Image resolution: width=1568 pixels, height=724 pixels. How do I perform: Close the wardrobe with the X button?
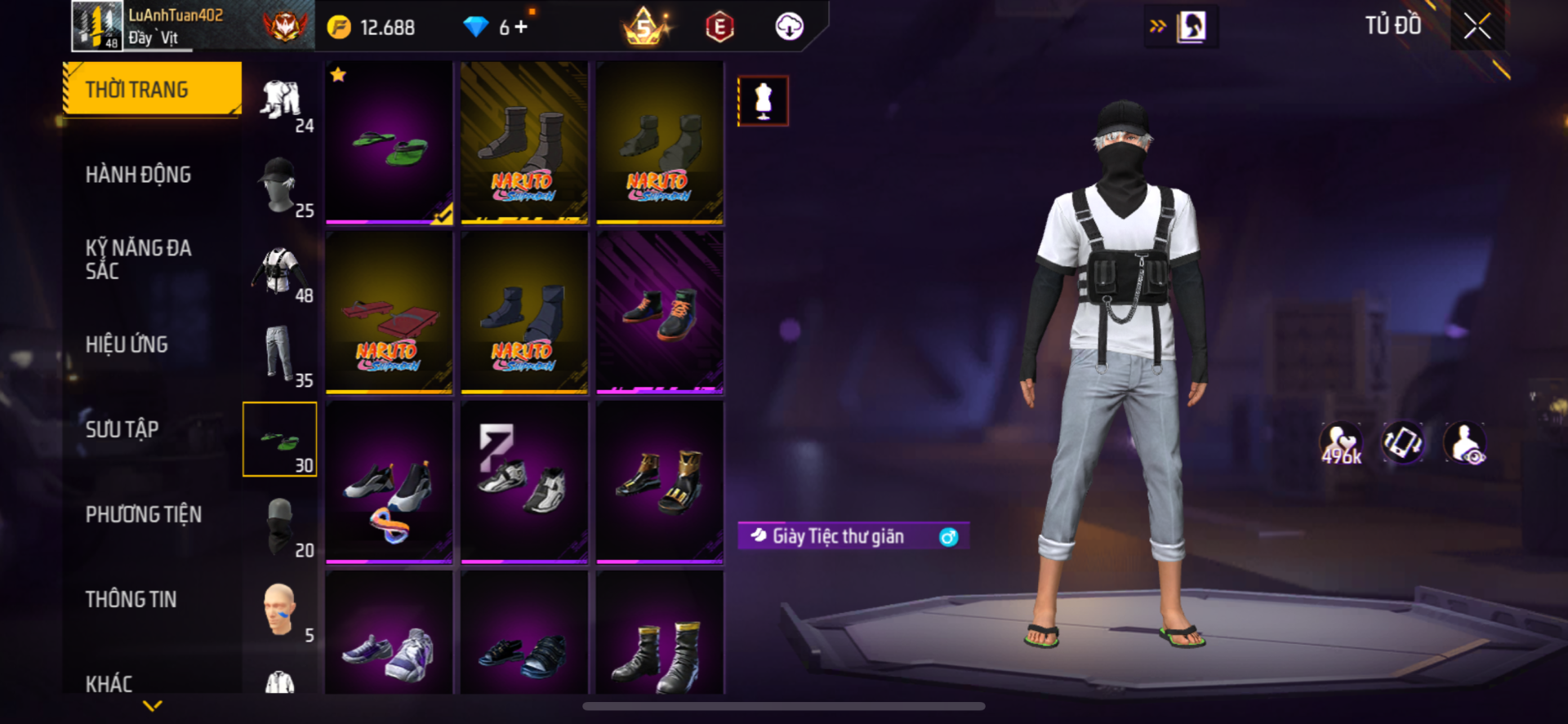pos(1477,26)
